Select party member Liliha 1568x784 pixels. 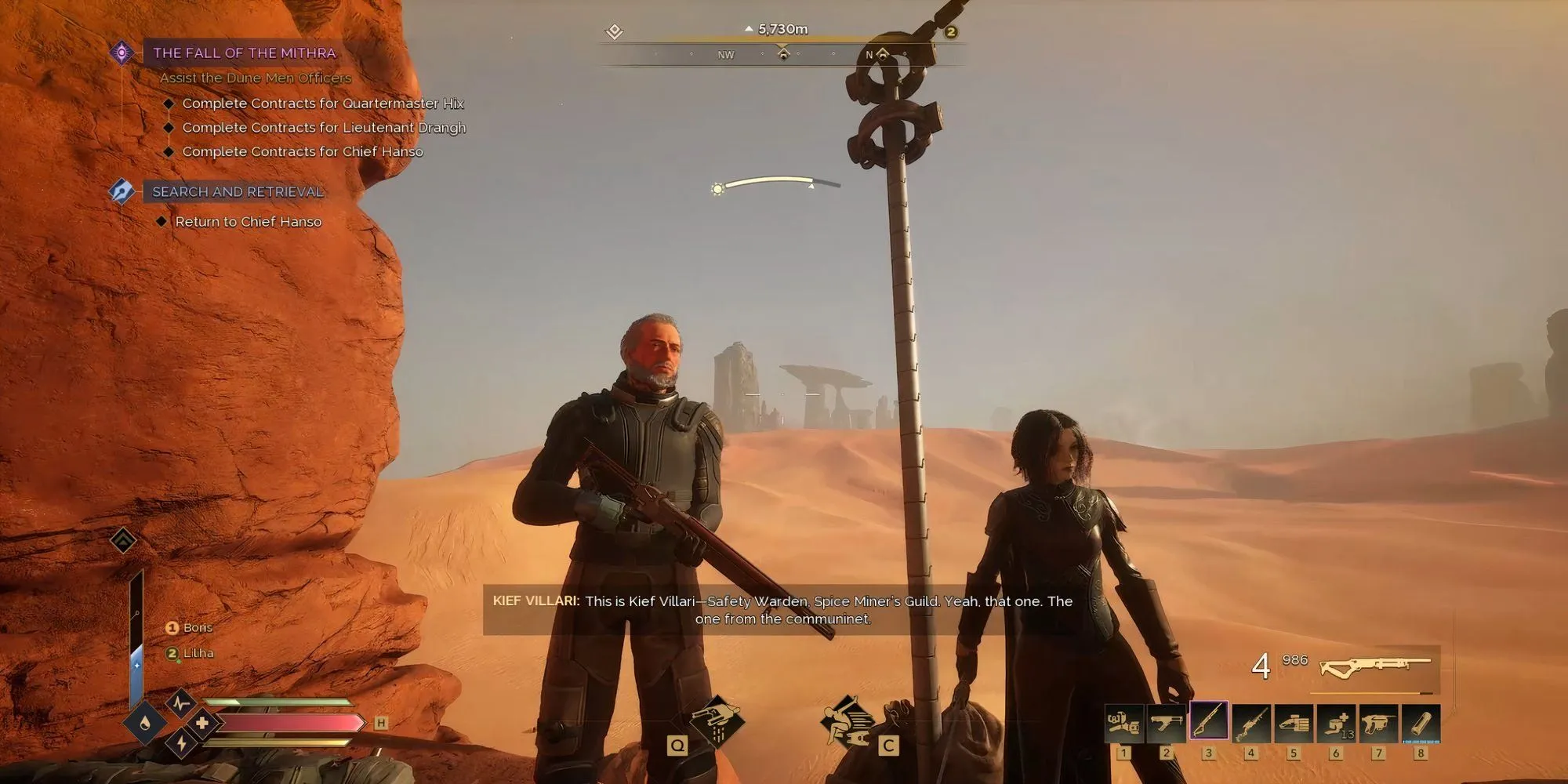pyautogui.click(x=198, y=653)
